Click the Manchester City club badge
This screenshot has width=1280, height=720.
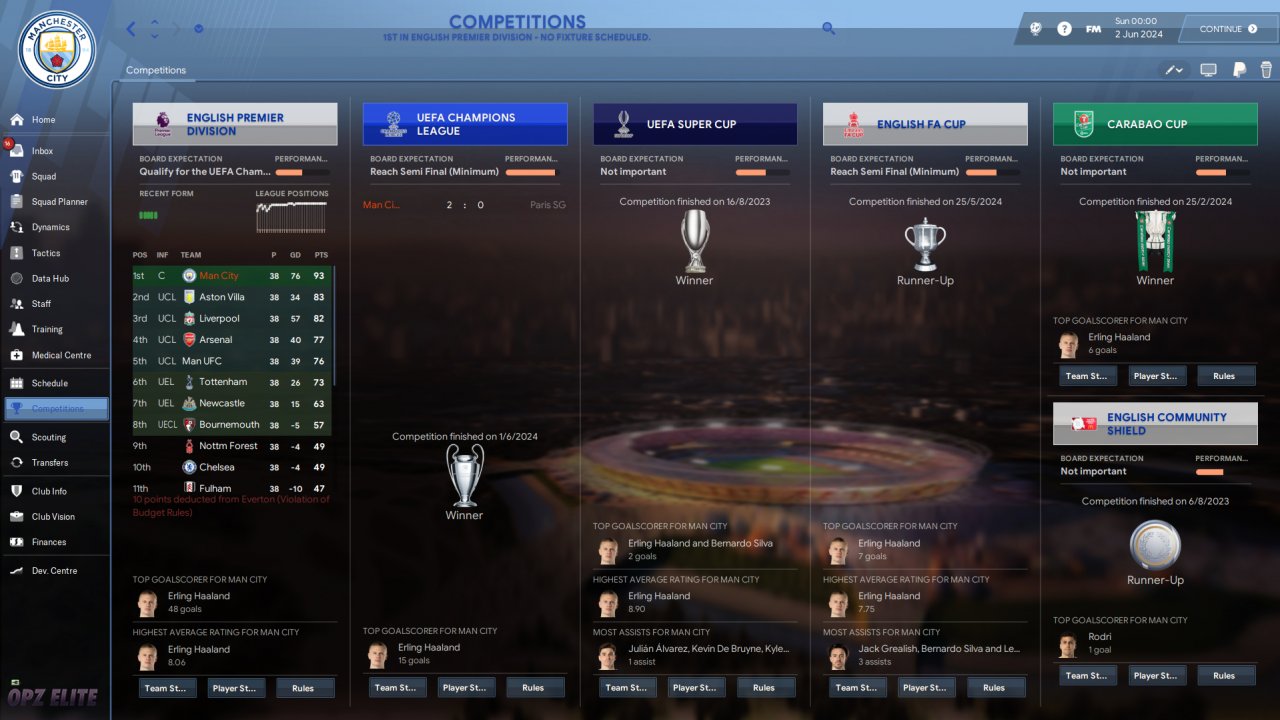click(x=56, y=49)
